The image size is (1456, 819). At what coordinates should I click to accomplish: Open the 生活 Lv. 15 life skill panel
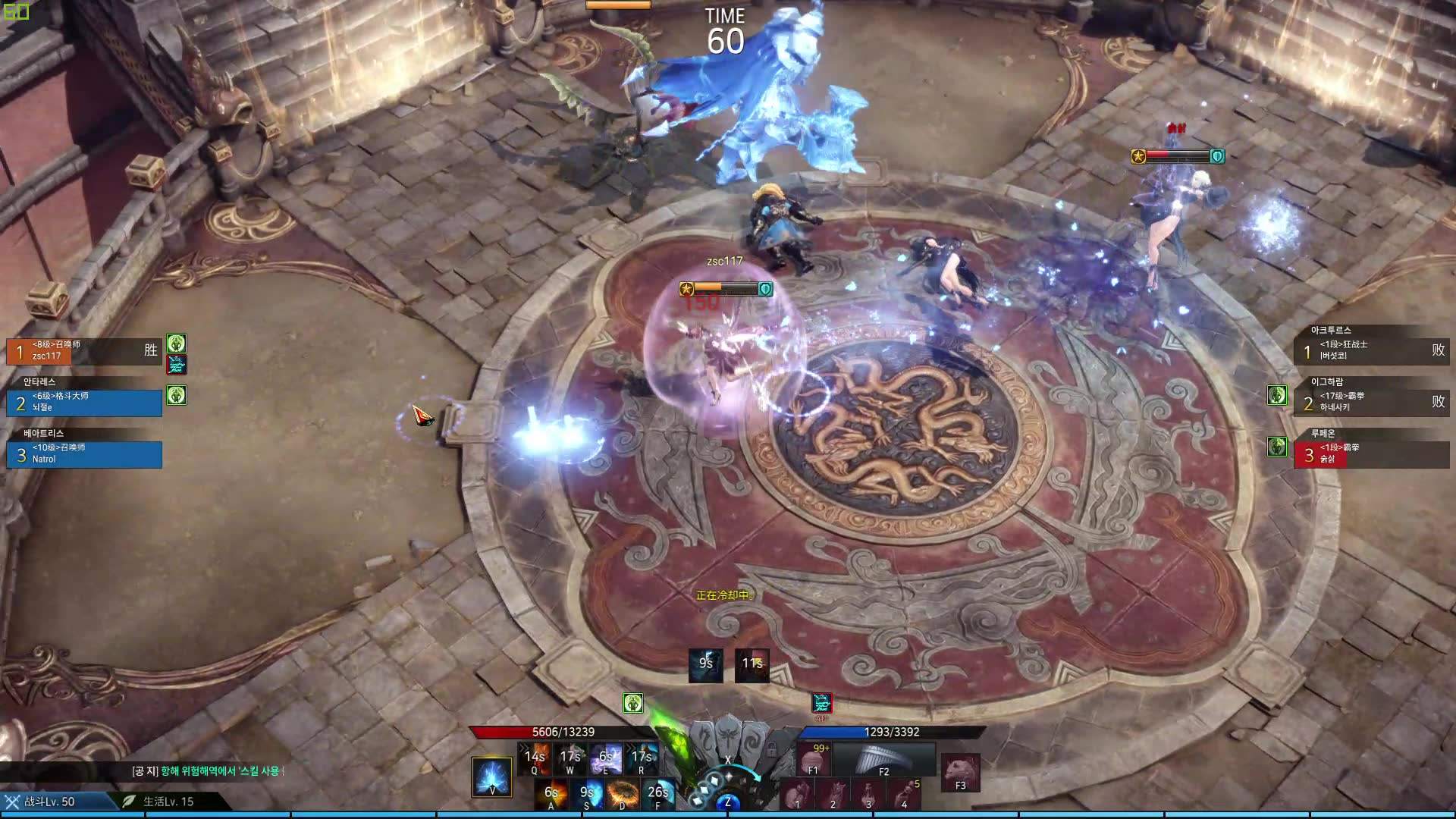click(168, 802)
